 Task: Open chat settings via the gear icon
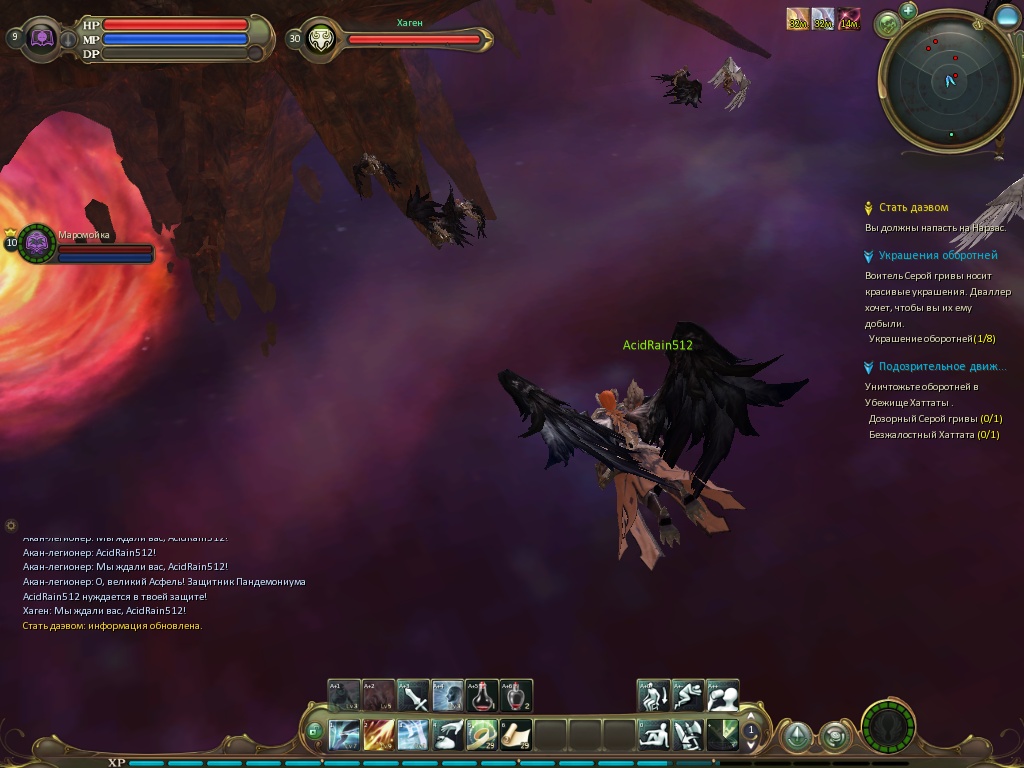pyautogui.click(x=11, y=525)
